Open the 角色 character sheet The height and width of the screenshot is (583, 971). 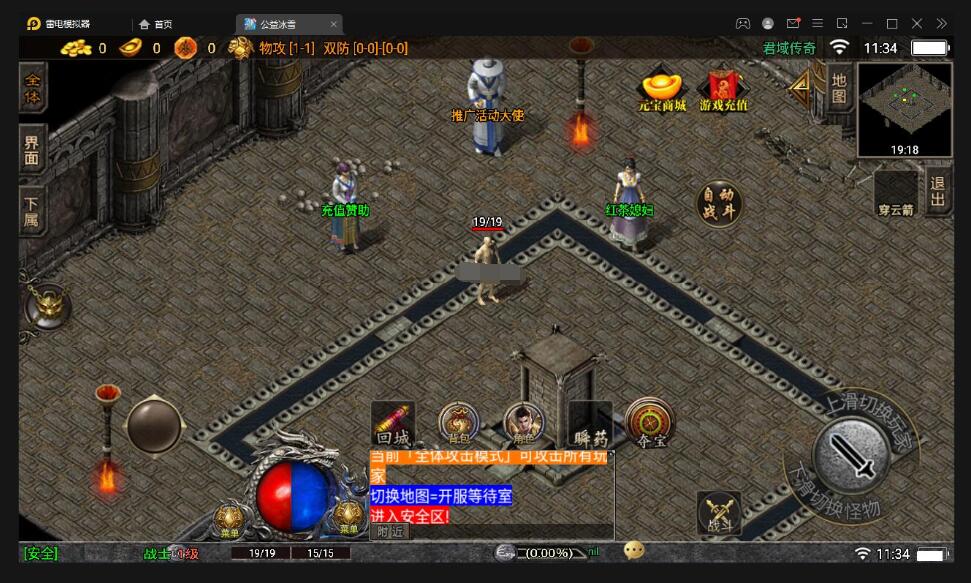pos(523,422)
